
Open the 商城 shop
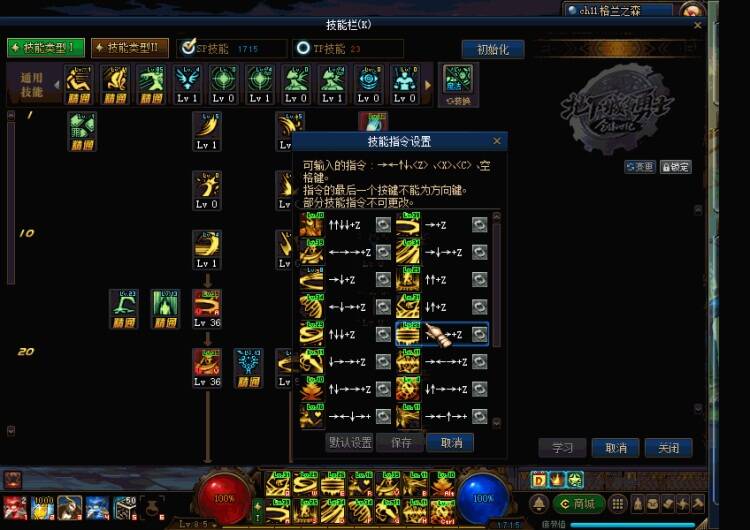580,503
